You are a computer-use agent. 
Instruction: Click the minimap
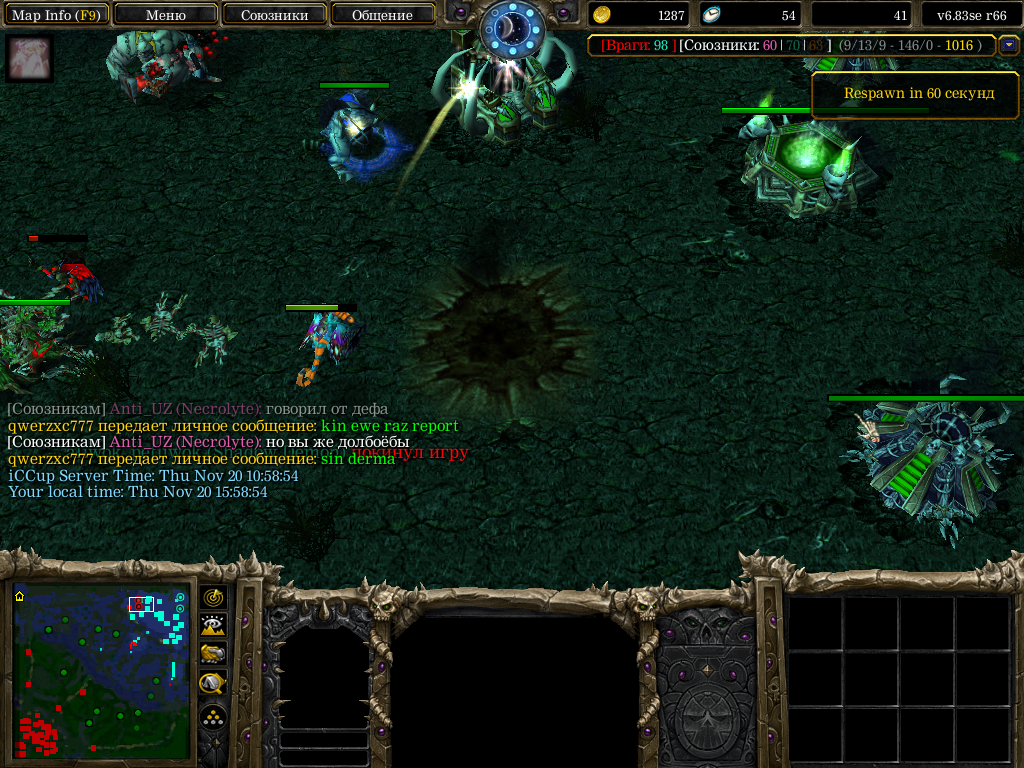tap(101, 671)
